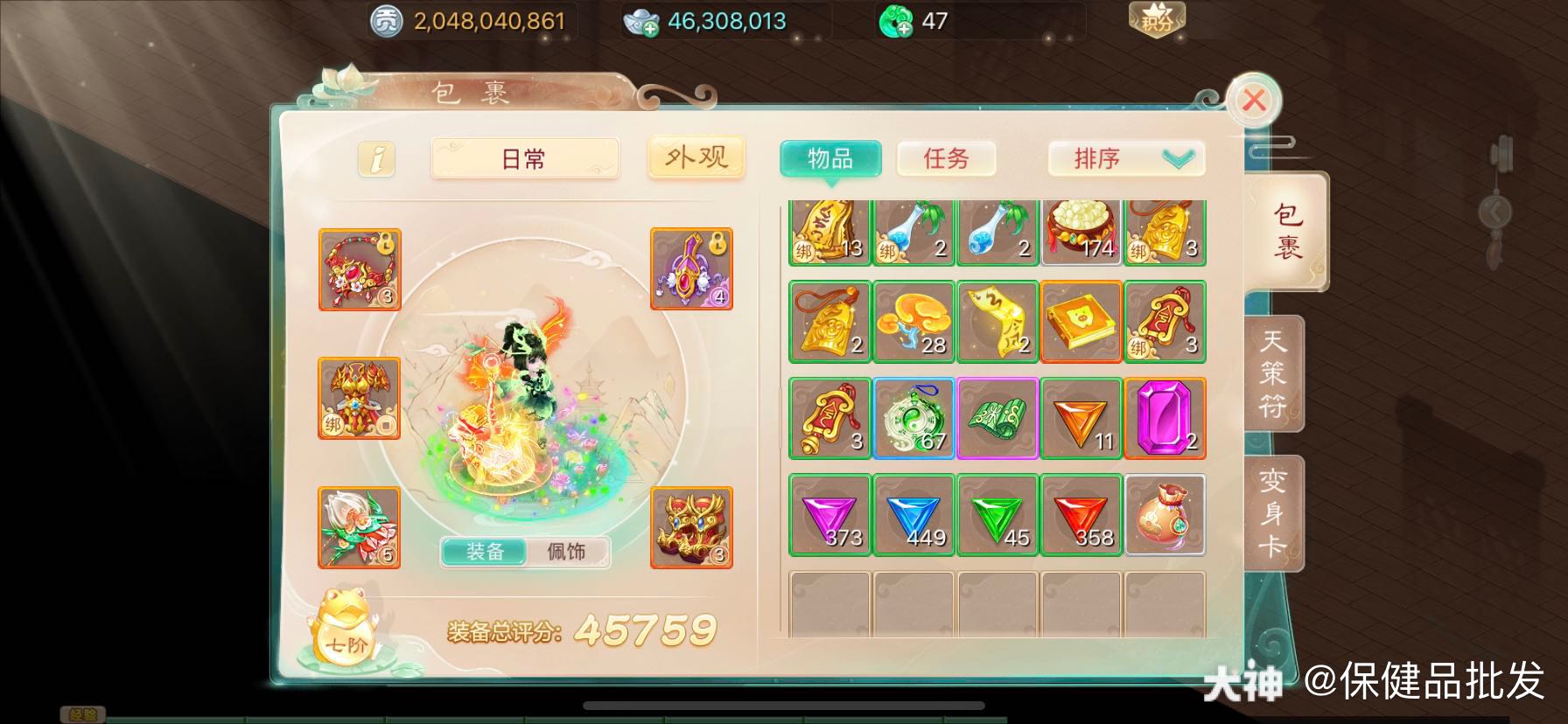1568x724 pixels.
Task: Click the red pouch item in last inventory row
Action: [x=1165, y=515]
